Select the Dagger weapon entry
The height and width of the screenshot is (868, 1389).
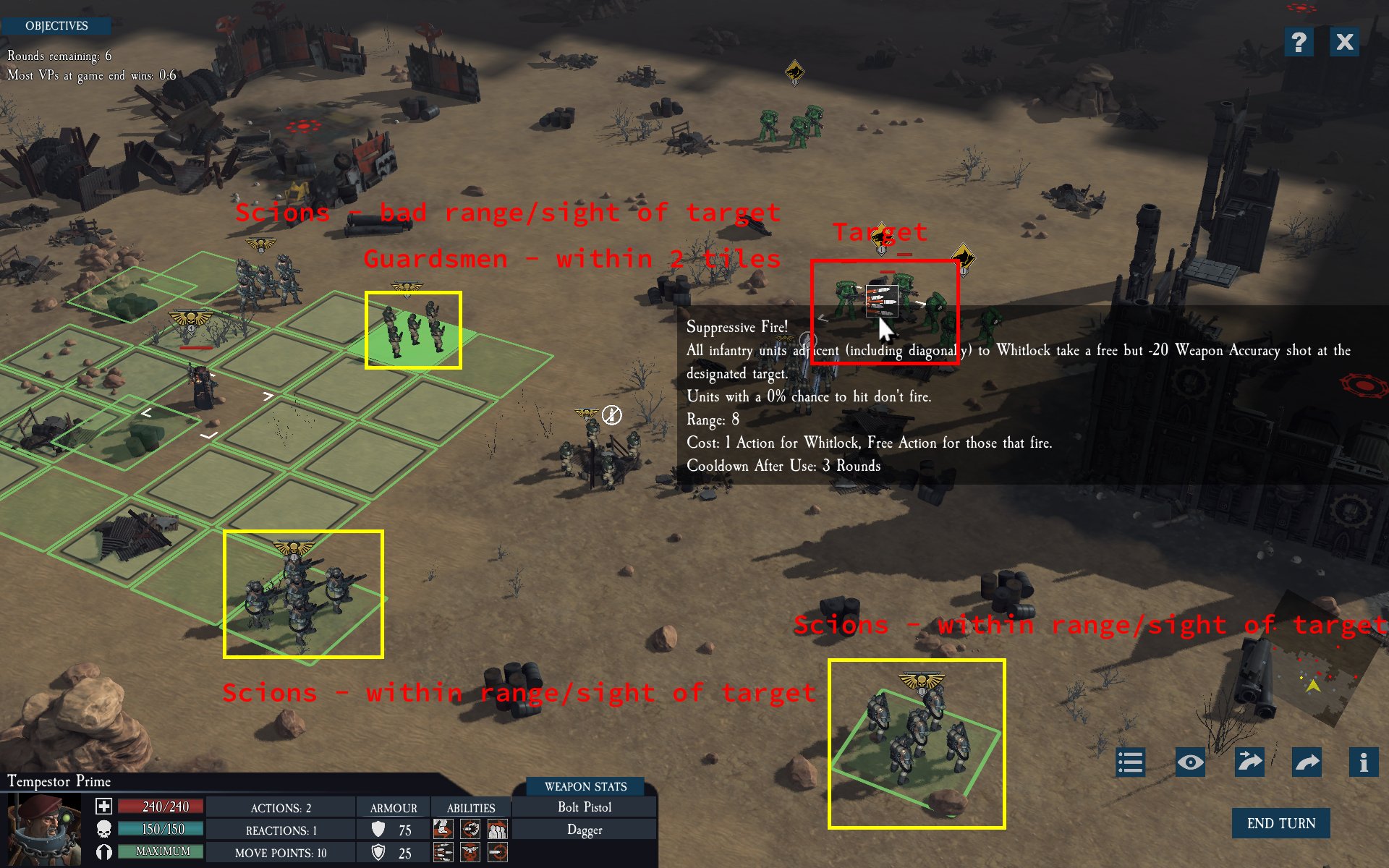click(583, 830)
